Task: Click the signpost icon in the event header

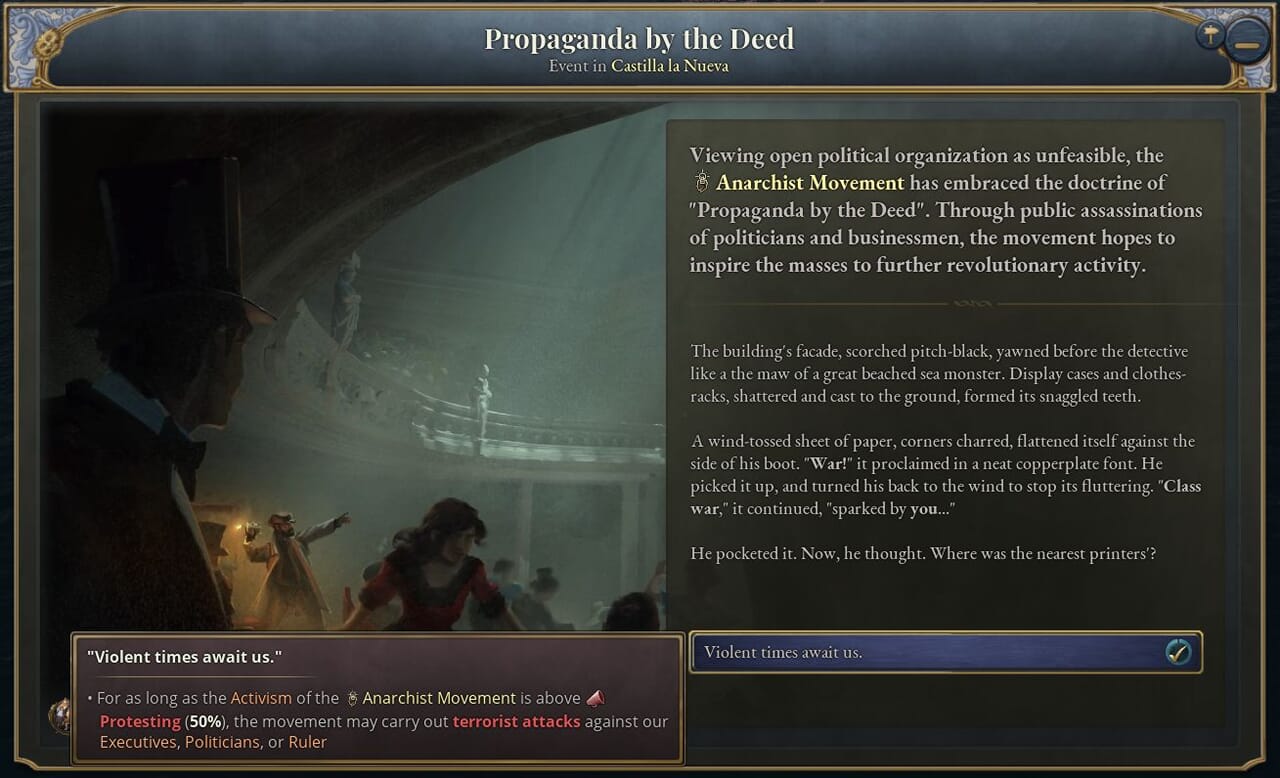Action: 1210,35
